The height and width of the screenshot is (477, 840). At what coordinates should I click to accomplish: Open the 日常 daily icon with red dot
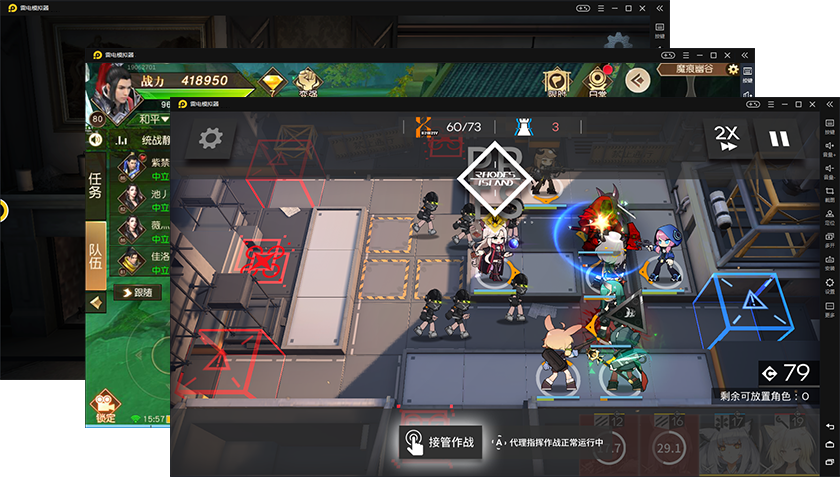point(597,81)
